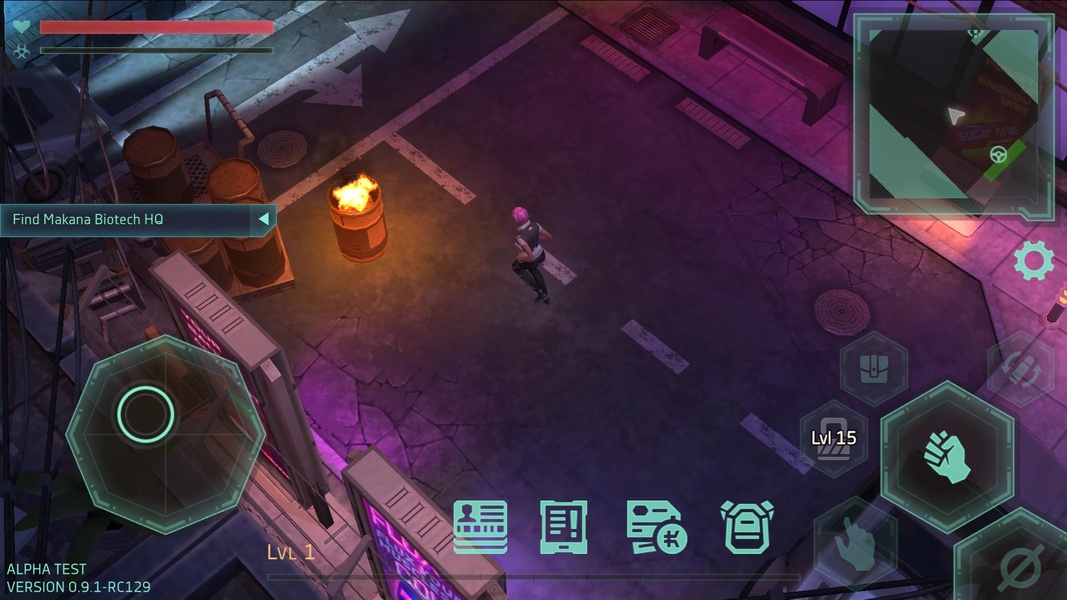
Task: Collapse the Find Makana Biotech HQ objective
Action: (263, 219)
